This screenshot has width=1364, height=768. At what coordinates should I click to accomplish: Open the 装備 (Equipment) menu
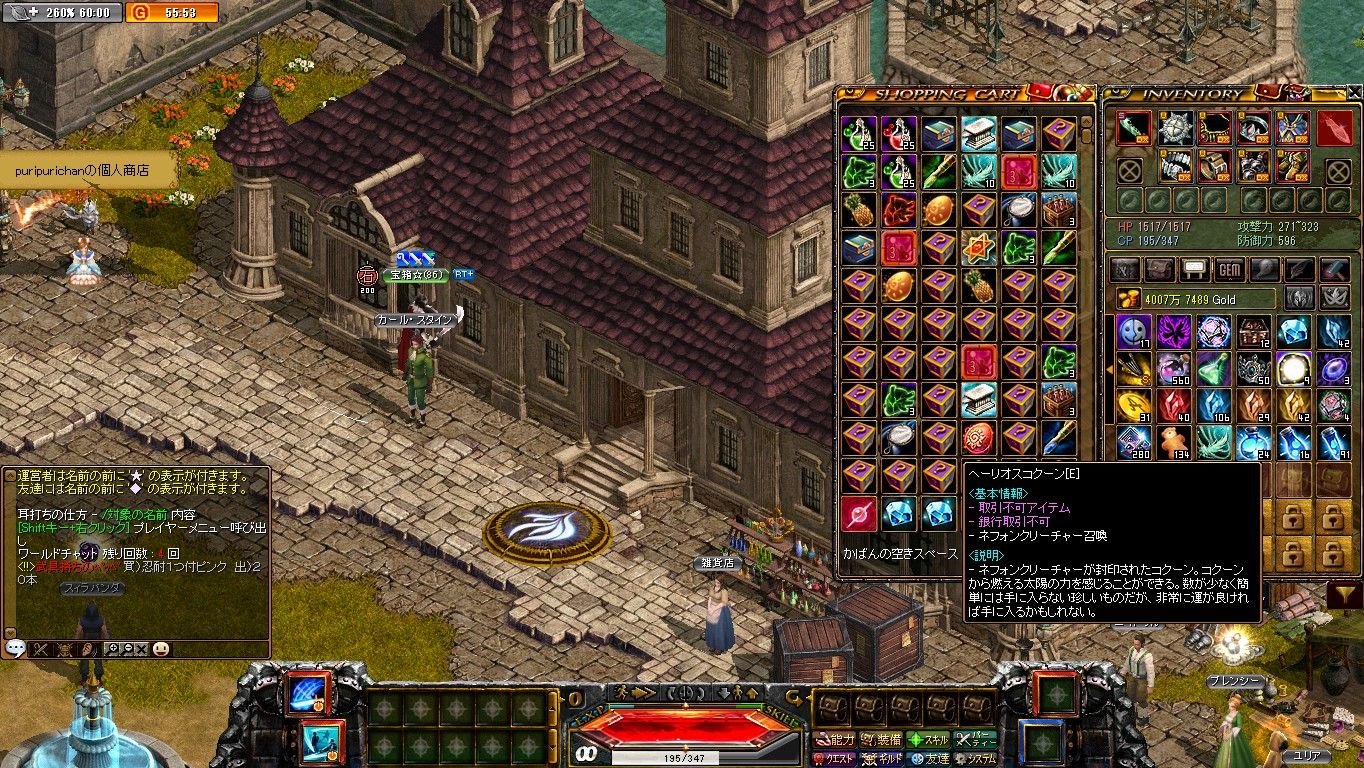coord(881,740)
